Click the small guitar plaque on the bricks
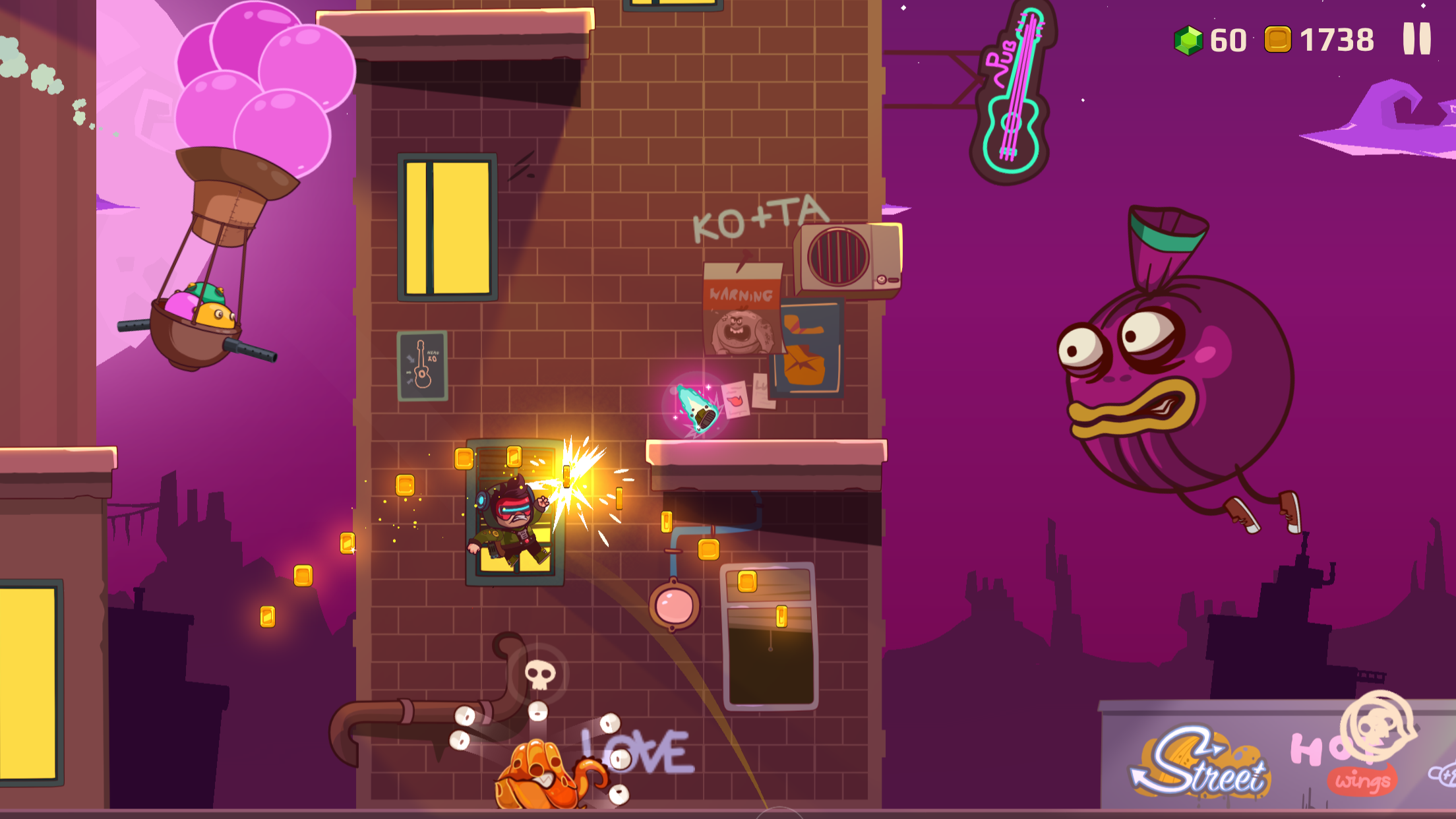This screenshot has width=1456, height=819. coord(422,366)
